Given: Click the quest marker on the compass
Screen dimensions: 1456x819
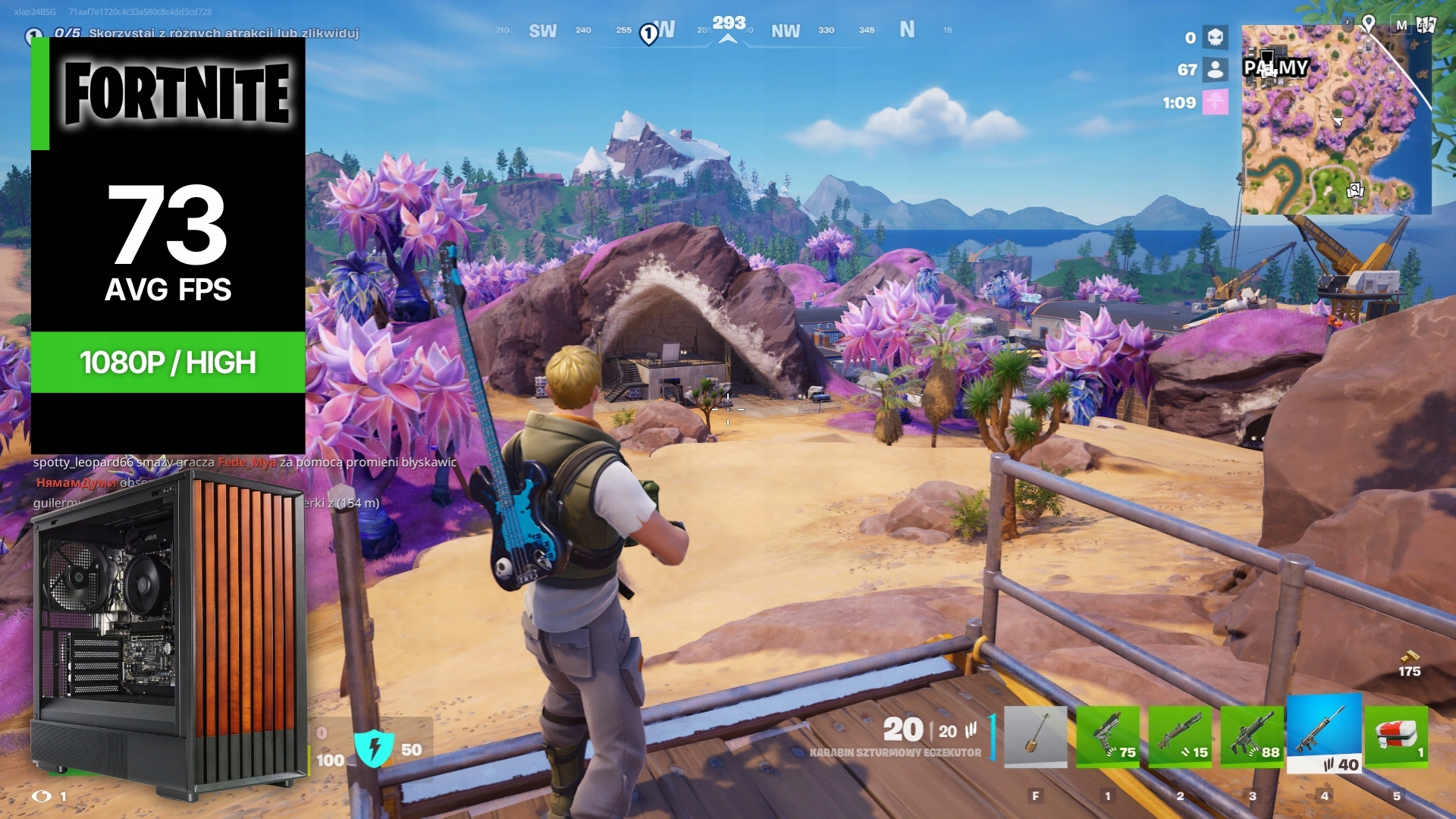Looking at the screenshot, I should tap(648, 33).
